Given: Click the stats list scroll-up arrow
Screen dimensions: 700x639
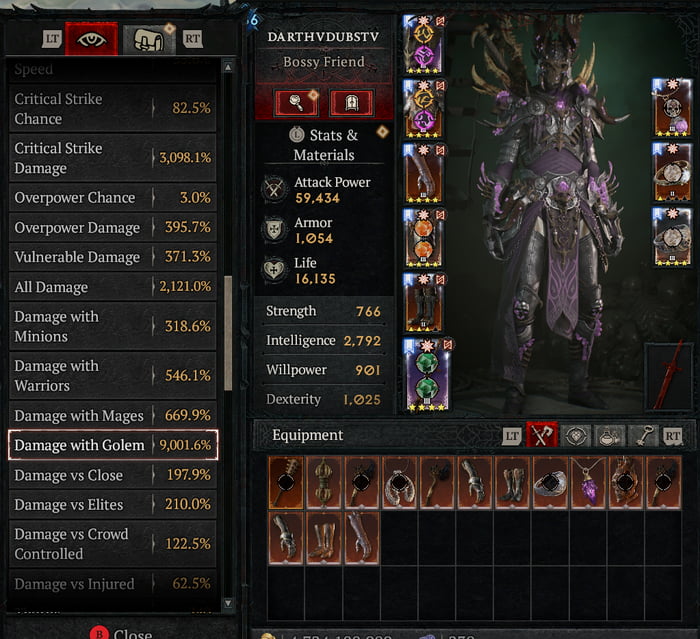Looking at the screenshot, I should [228, 67].
